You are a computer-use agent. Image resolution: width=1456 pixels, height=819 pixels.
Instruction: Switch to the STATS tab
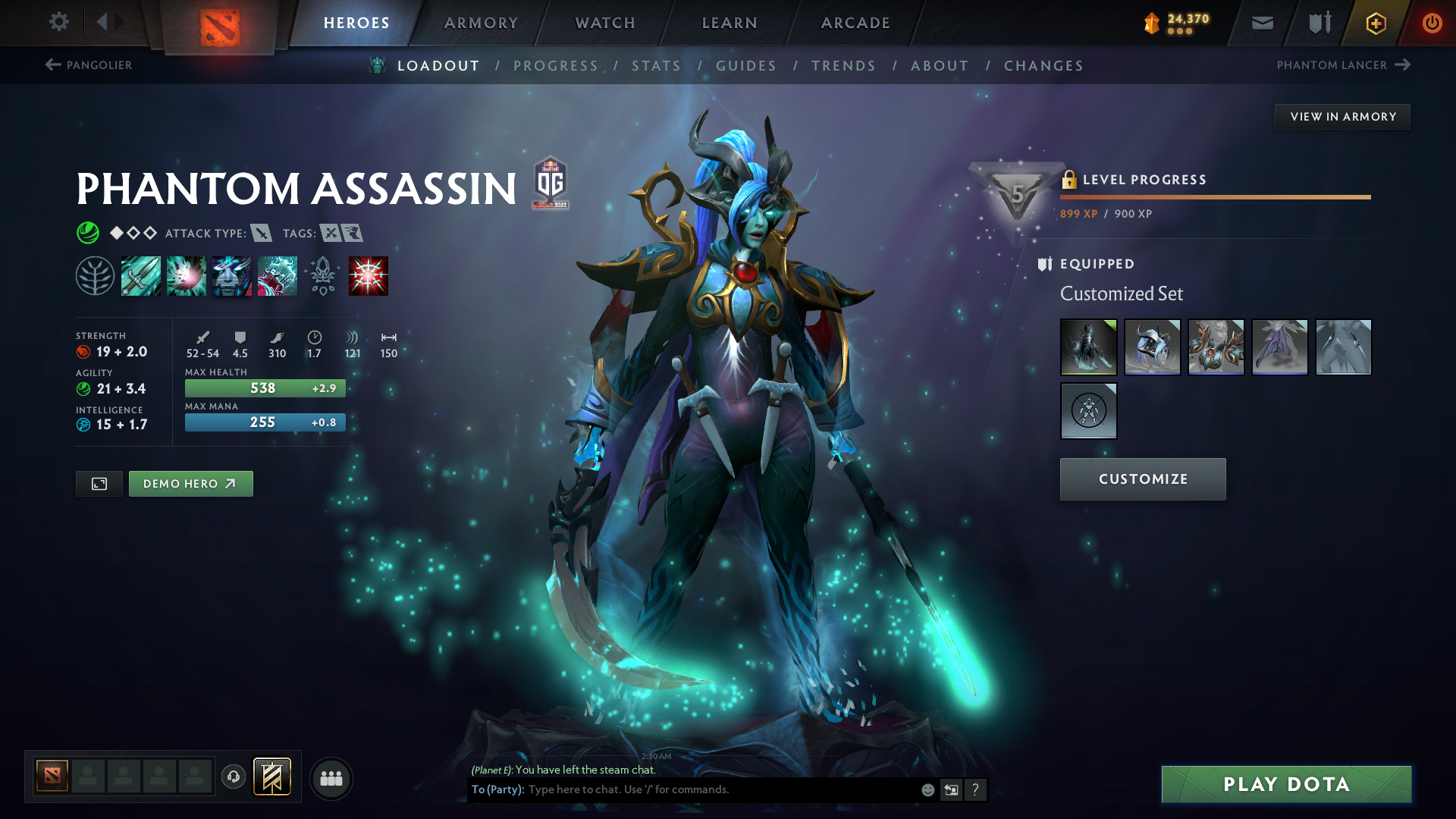656,66
